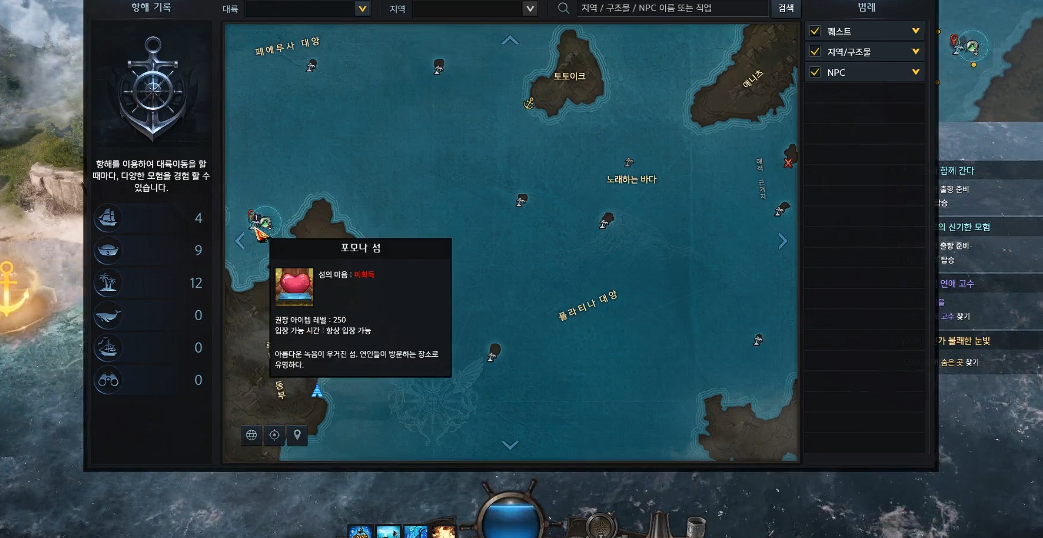
Task: Toggle the 퀘스트 legend checkbox
Action: (x=815, y=31)
